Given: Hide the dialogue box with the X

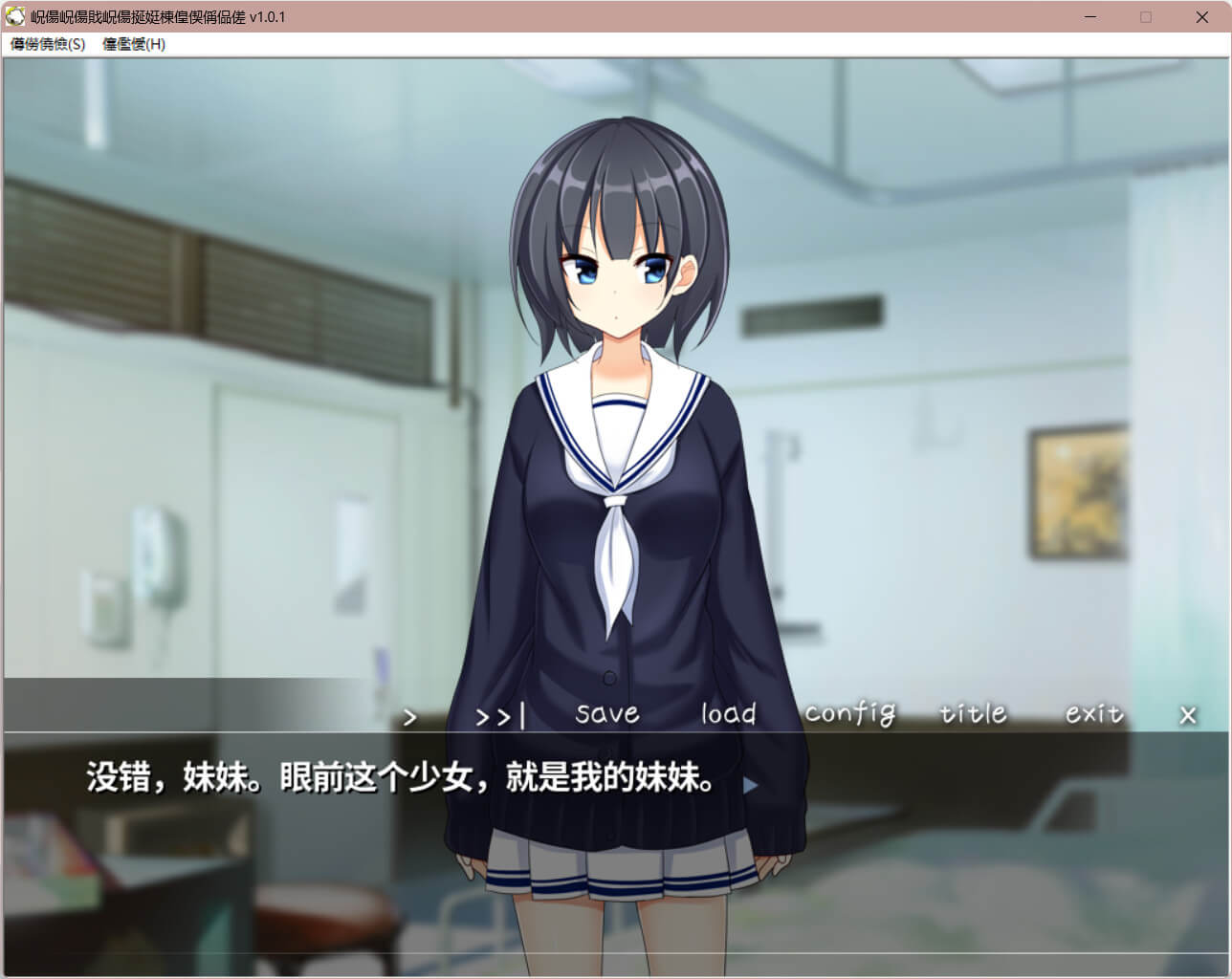Looking at the screenshot, I should (1188, 715).
